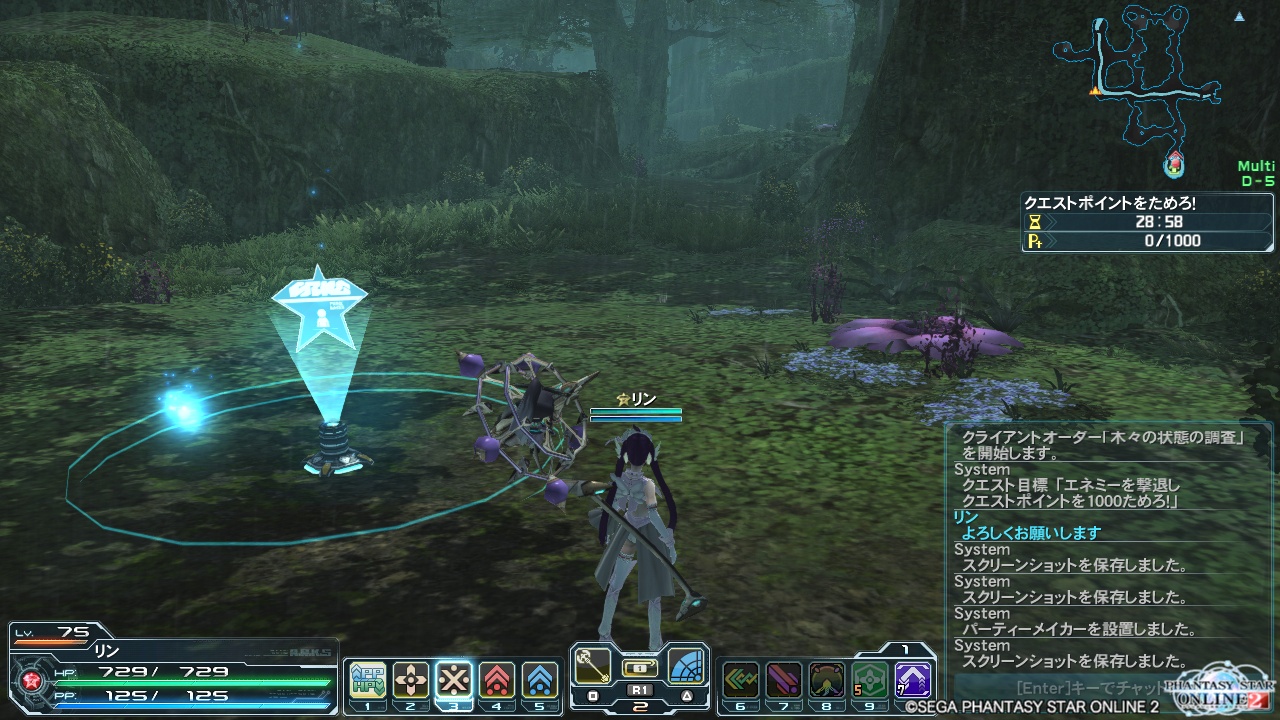Use the green-yellow arrows skill in slot 6
Screen dimensions: 1280x720
(740, 680)
